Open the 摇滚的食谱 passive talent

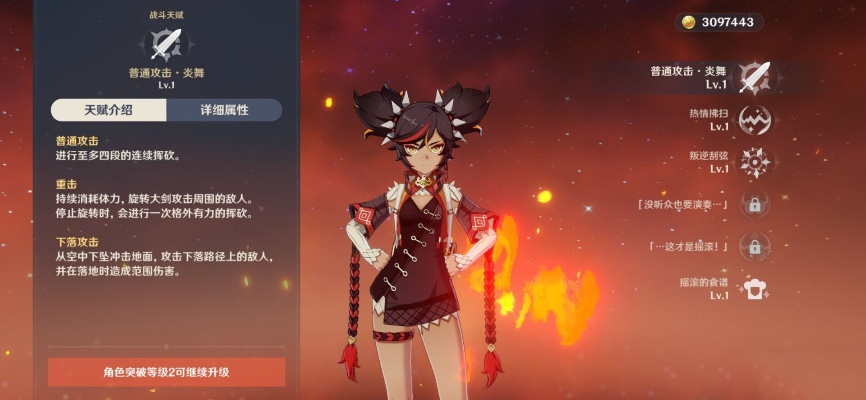point(754,288)
